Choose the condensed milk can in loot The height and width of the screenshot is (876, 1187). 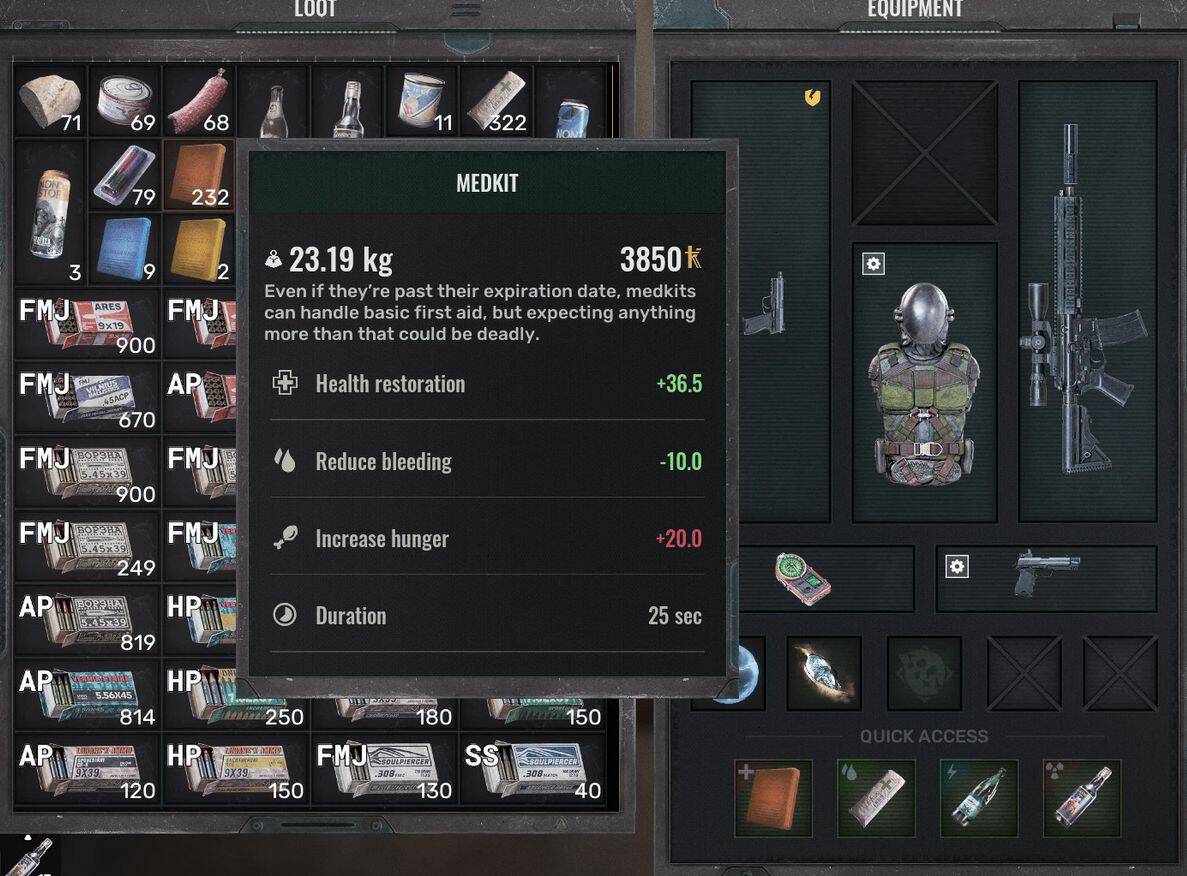click(421, 101)
